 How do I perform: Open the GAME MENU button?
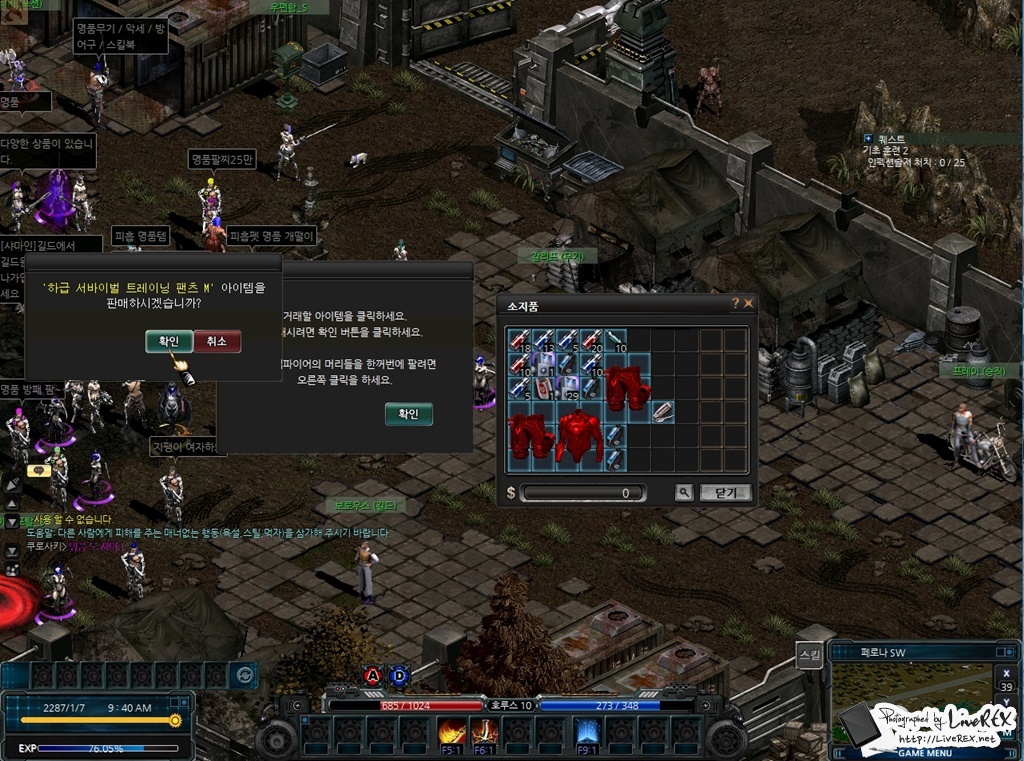[x=924, y=752]
